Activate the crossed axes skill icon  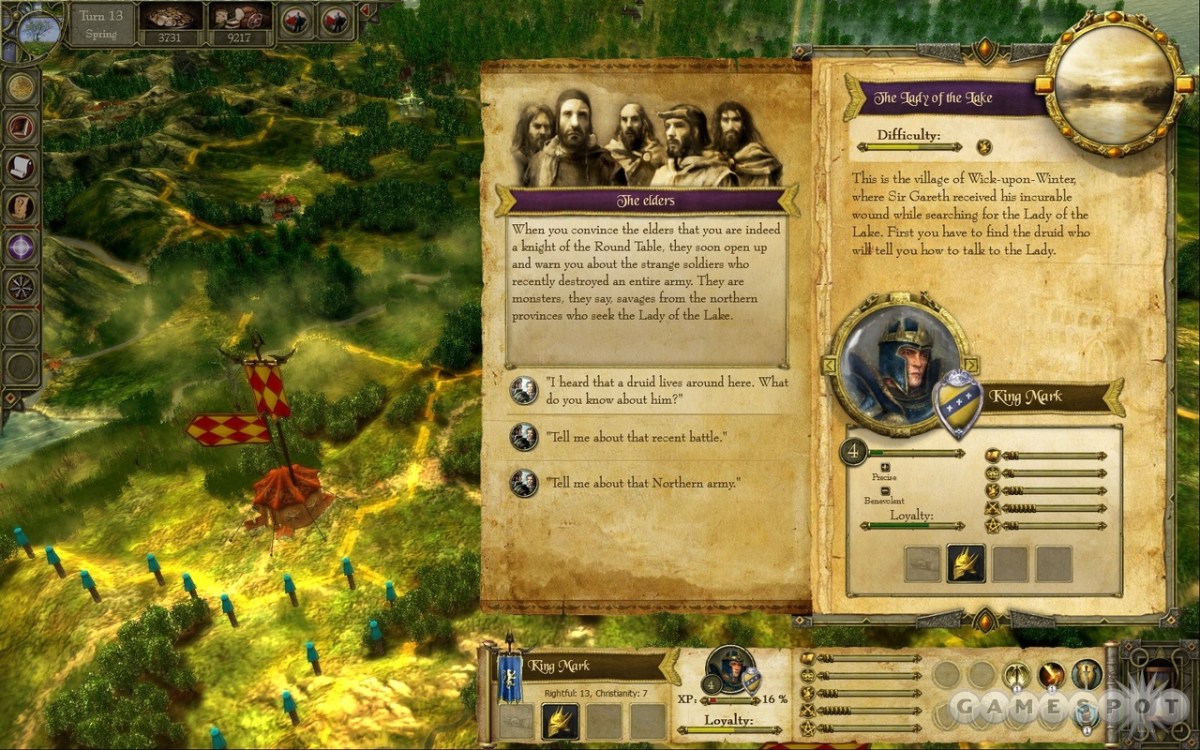point(1017,676)
